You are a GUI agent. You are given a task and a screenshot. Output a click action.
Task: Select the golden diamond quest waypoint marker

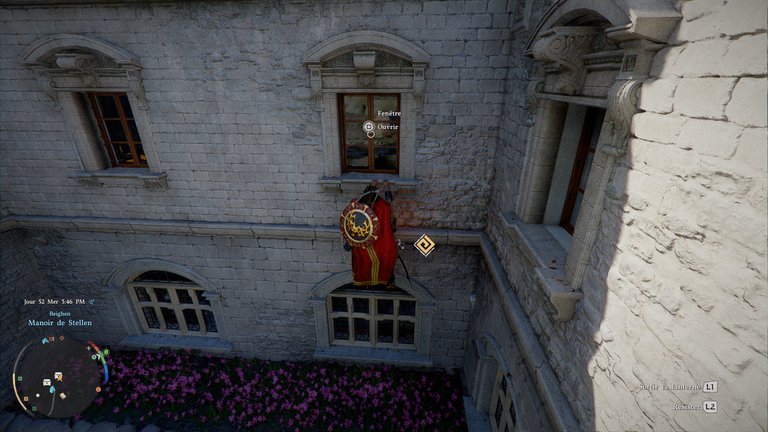tap(425, 245)
